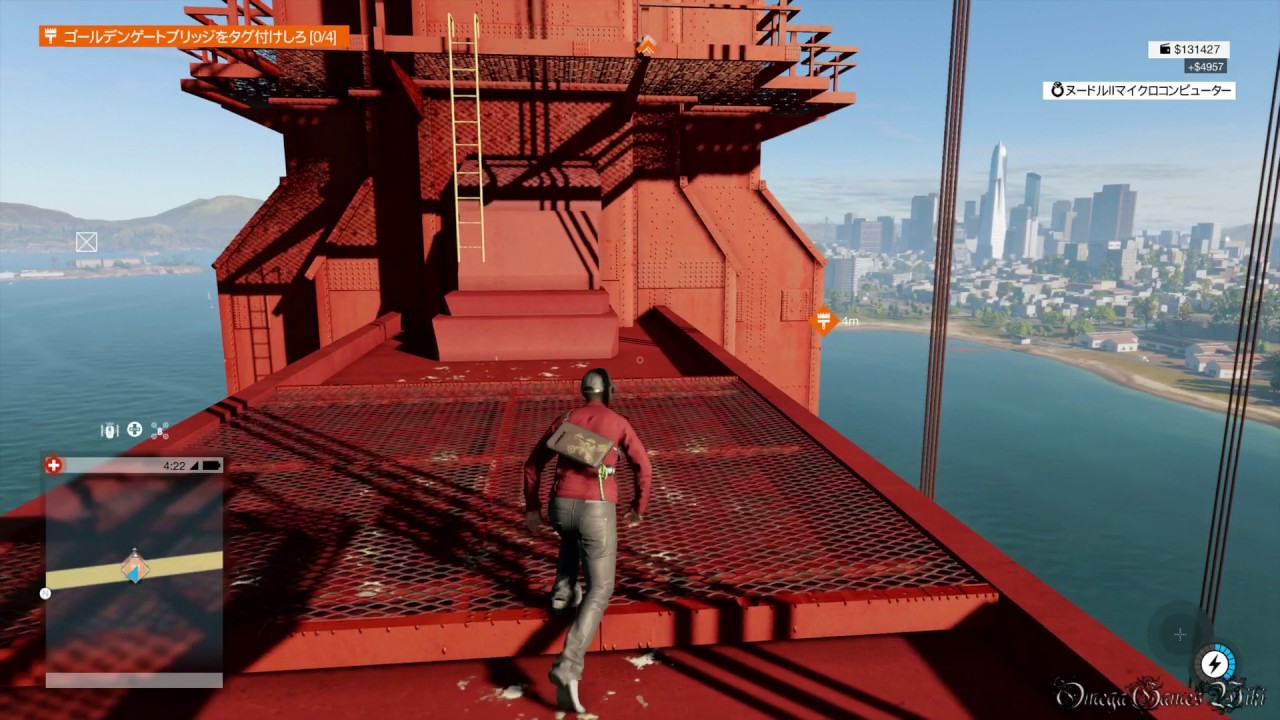Select the faded weapon reticle circle

pos(1180,634)
